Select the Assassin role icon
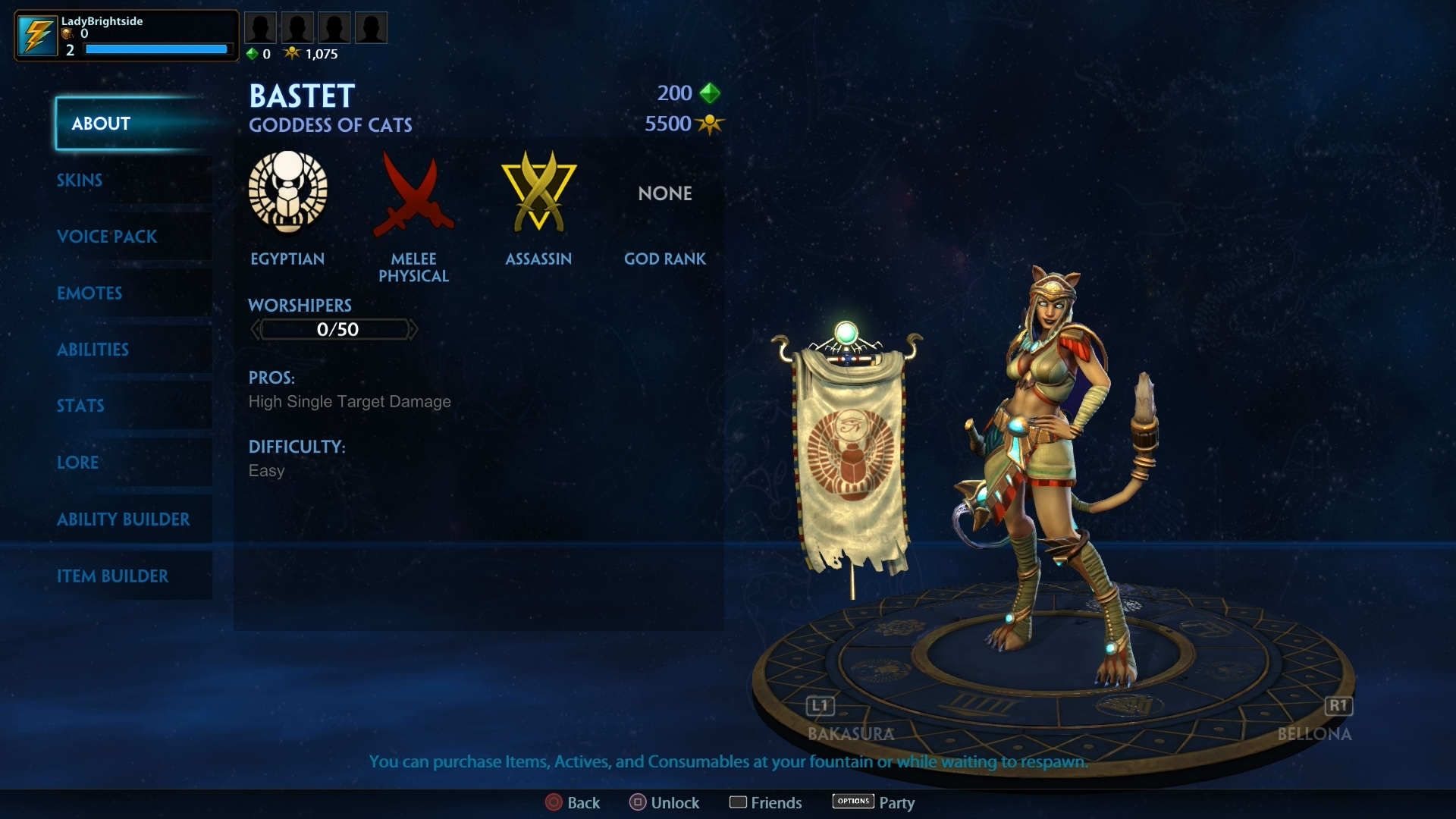Image resolution: width=1456 pixels, height=819 pixels. click(x=538, y=193)
